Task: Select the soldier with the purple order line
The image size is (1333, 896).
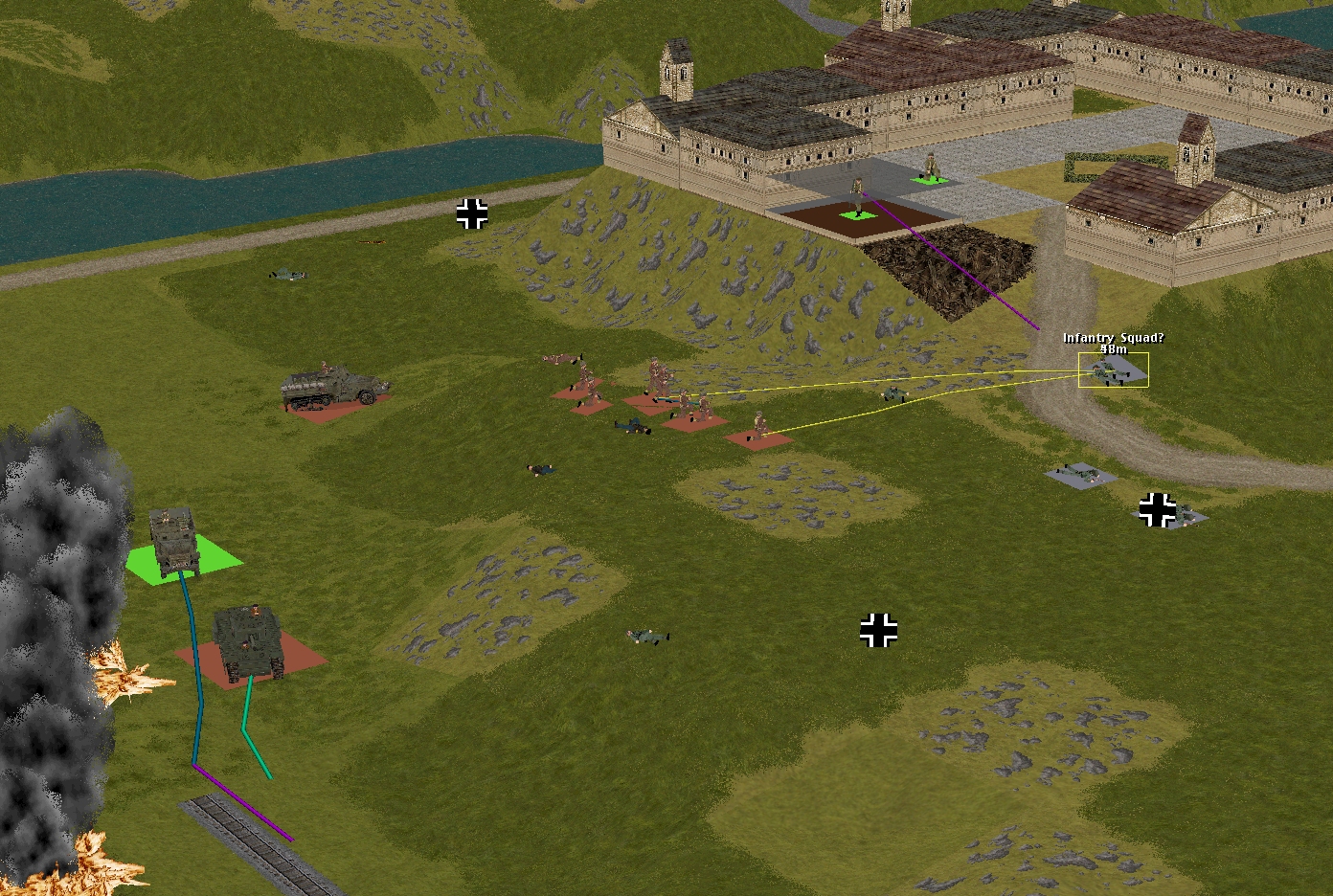Action: click(859, 196)
